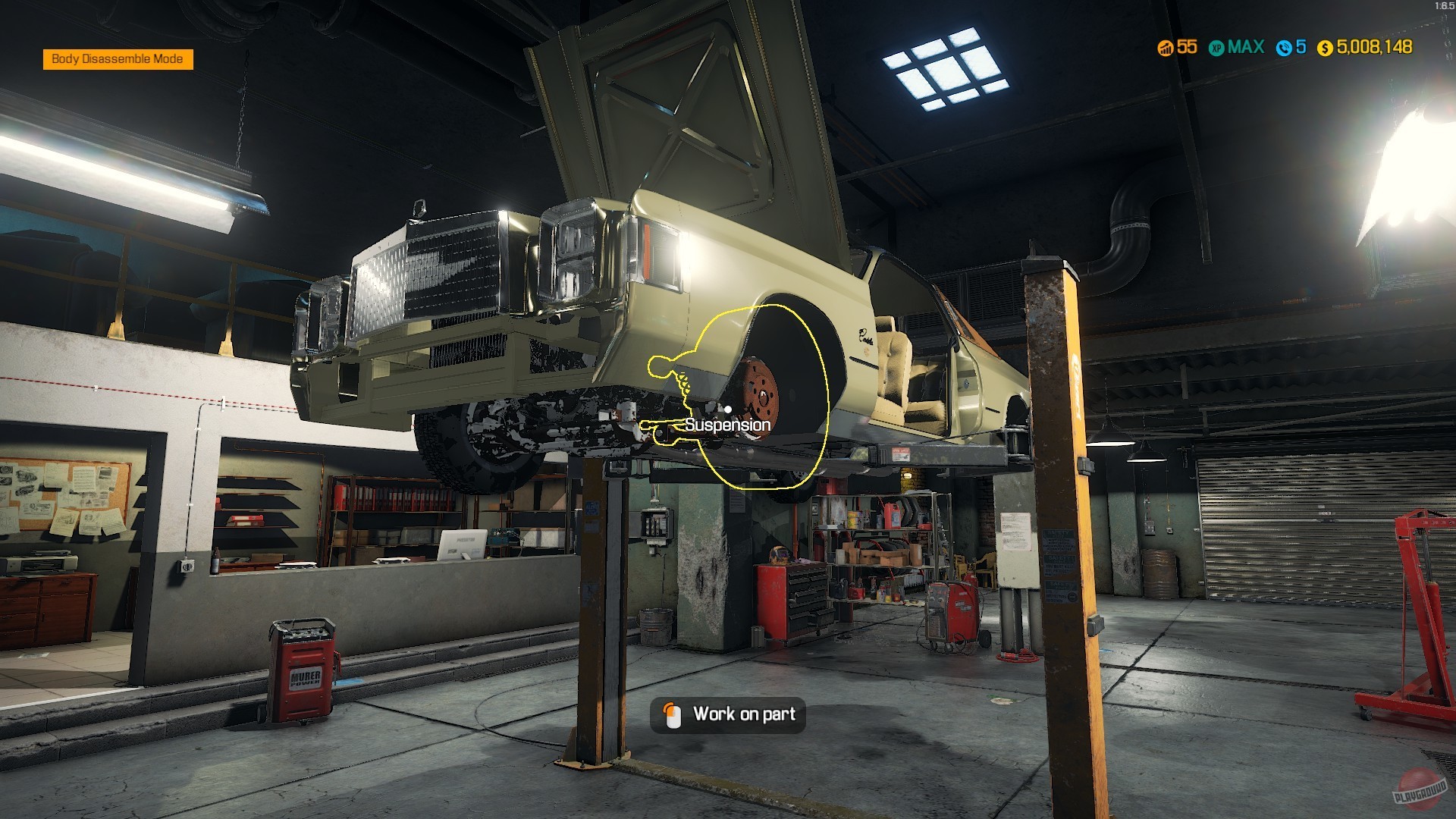Image resolution: width=1456 pixels, height=819 pixels.
Task: Select the Work on part prompt
Action: tap(728, 714)
